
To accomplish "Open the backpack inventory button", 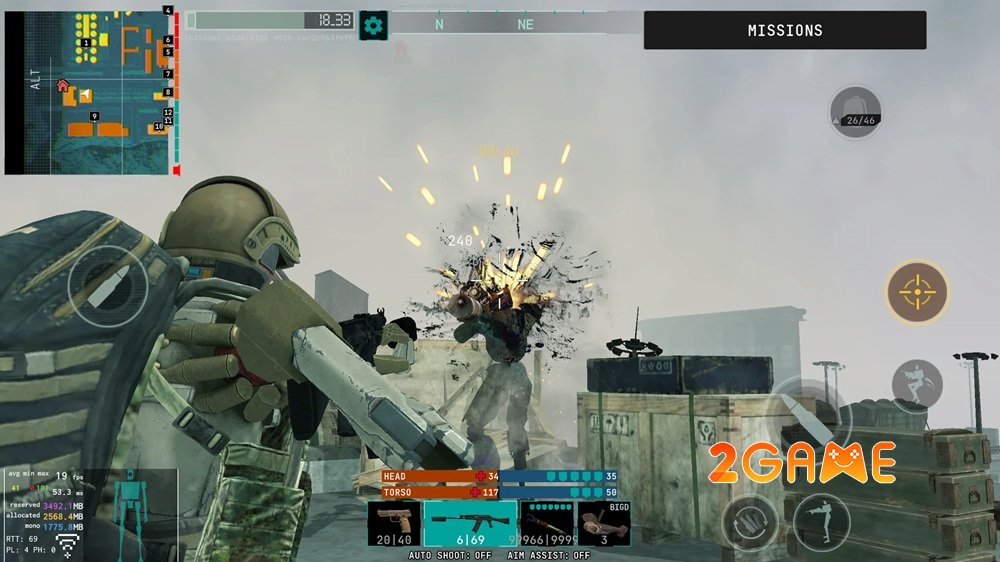I will [x=856, y=112].
